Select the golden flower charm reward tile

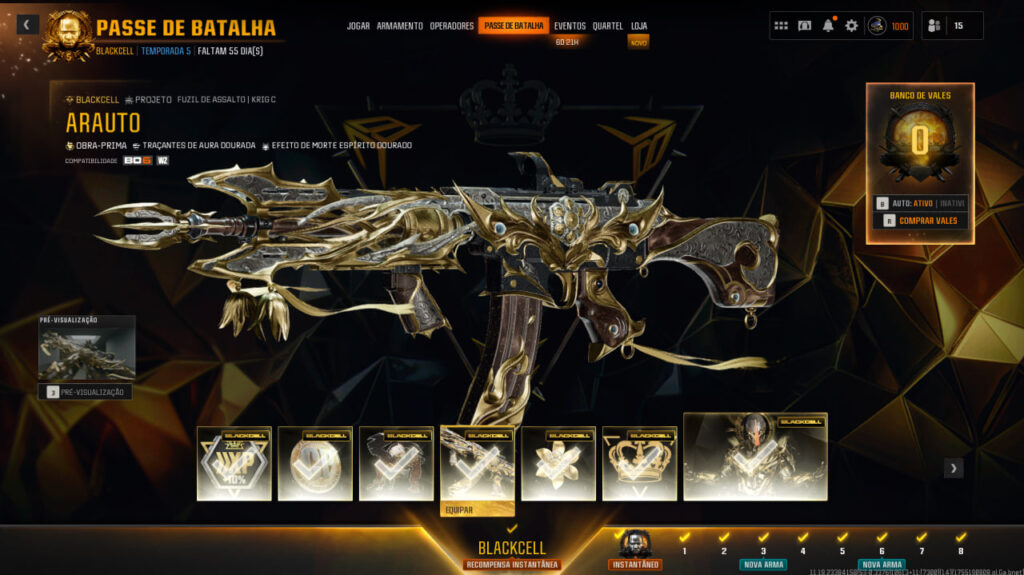[558, 463]
